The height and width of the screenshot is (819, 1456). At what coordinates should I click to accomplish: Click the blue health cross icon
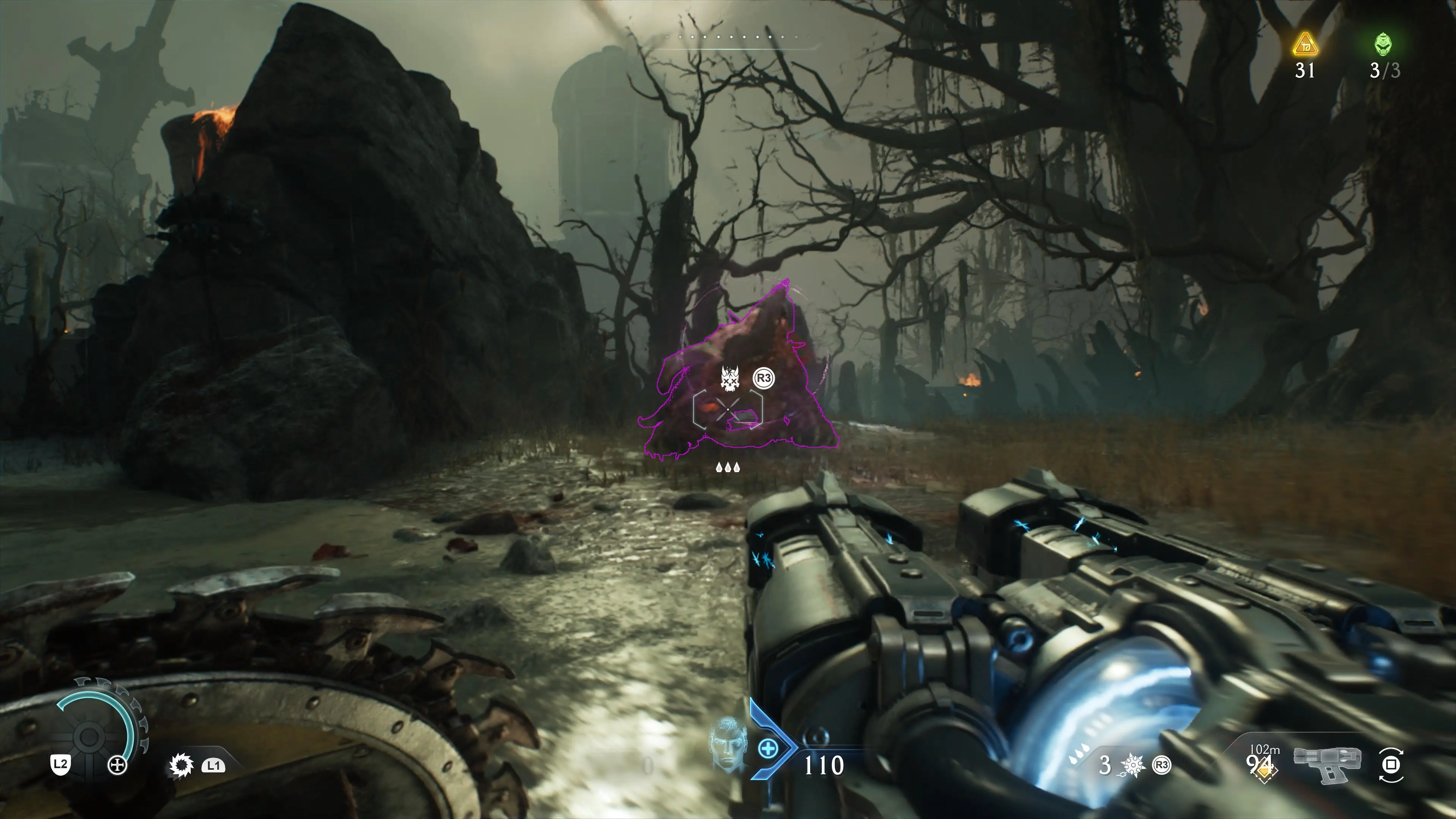point(767,750)
